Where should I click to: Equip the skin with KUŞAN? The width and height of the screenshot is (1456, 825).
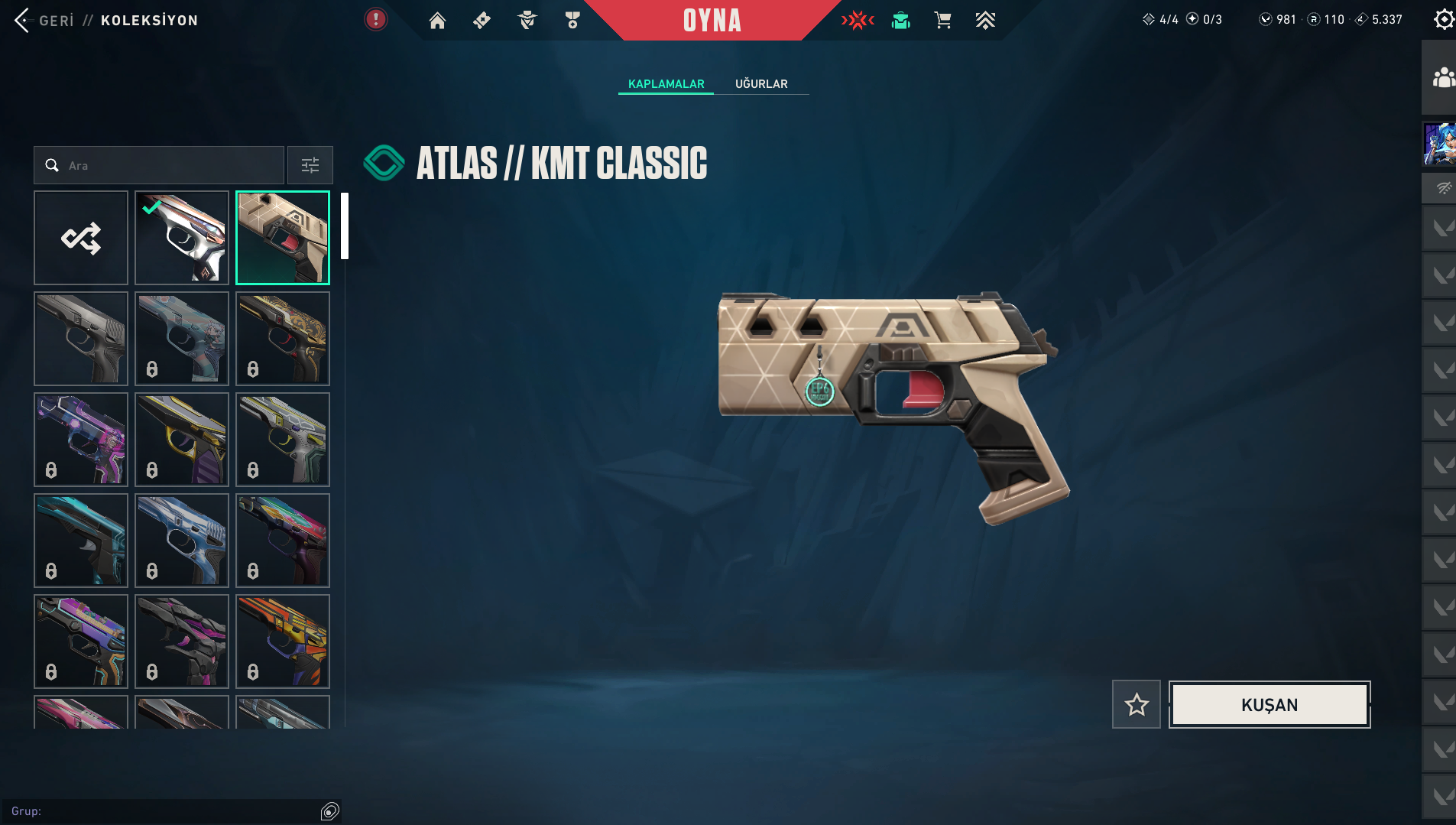point(1270,704)
